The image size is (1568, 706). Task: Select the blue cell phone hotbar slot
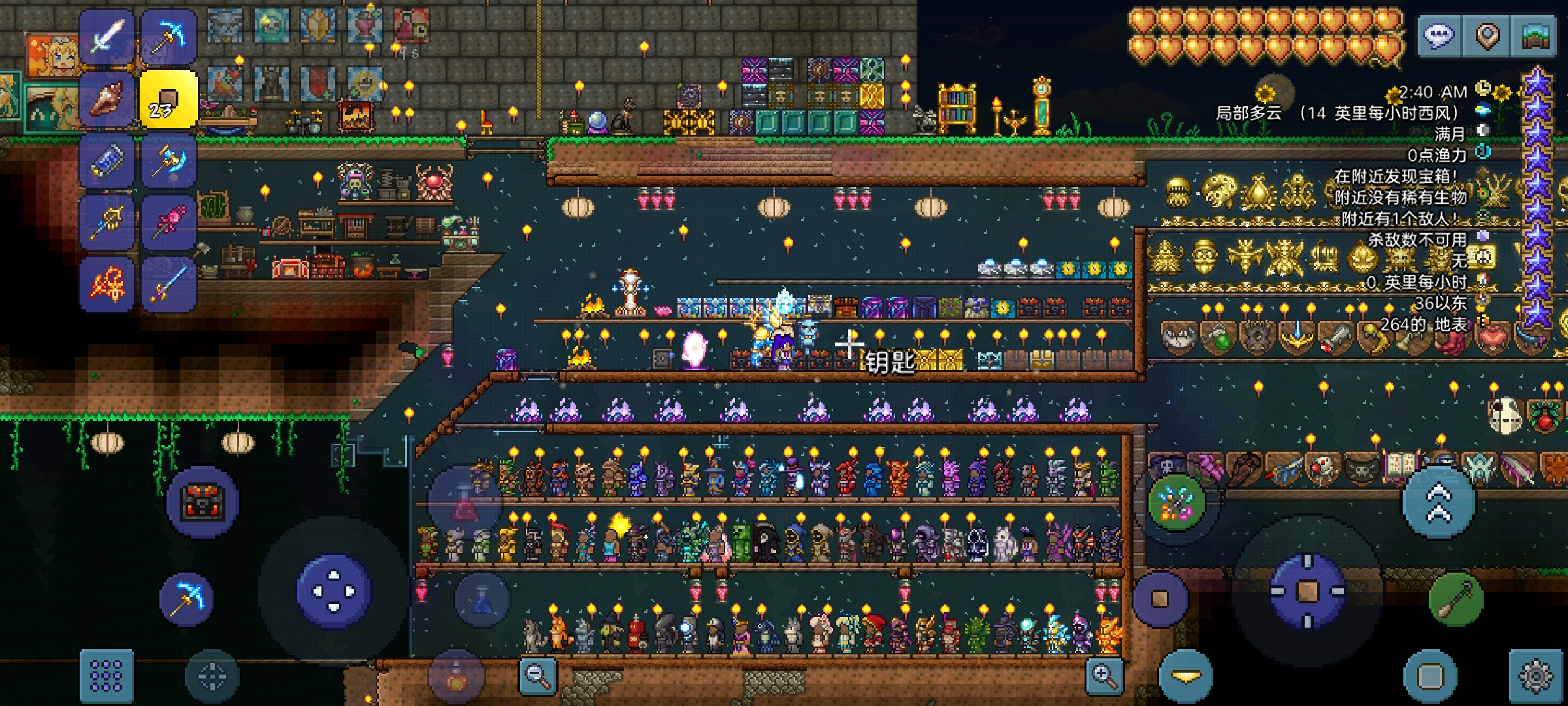click(x=107, y=161)
